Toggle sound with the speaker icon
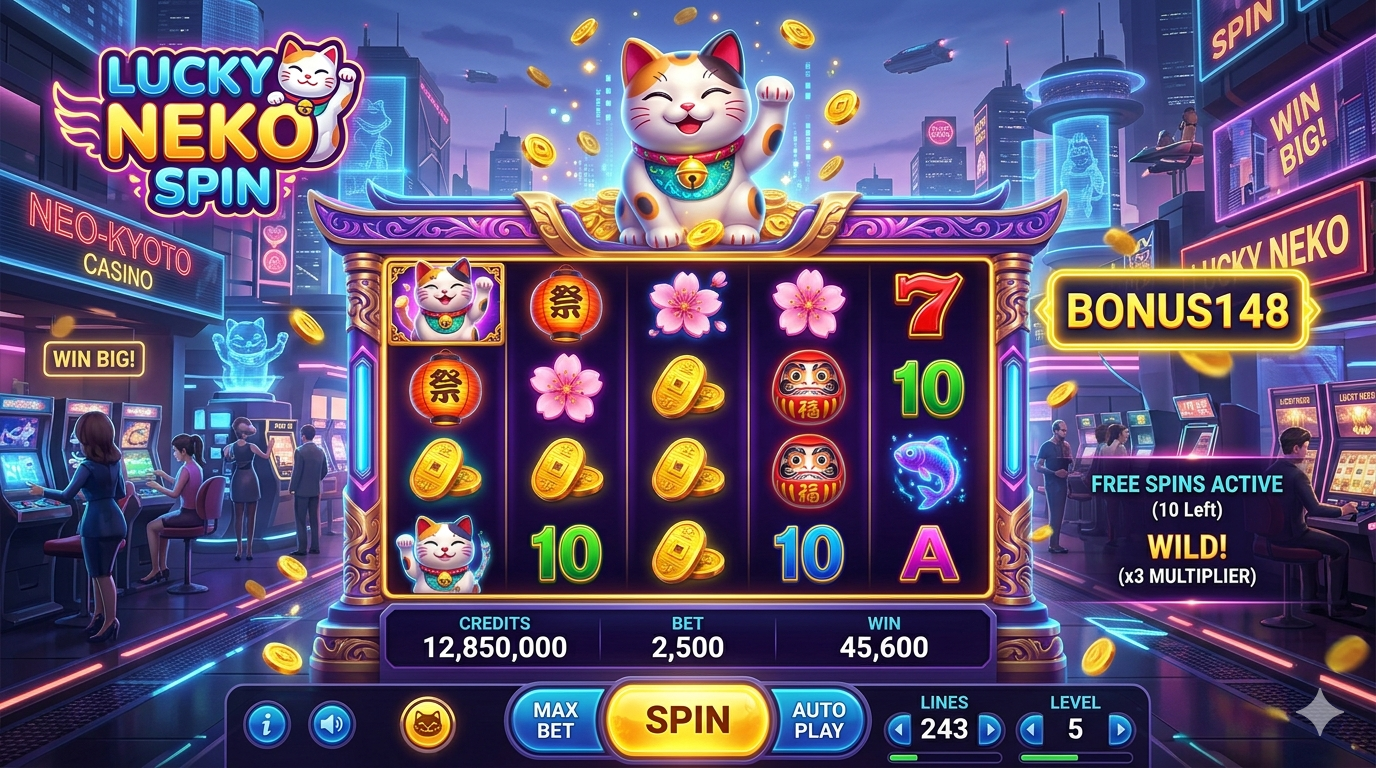This screenshot has width=1376, height=768. pyautogui.click(x=331, y=725)
